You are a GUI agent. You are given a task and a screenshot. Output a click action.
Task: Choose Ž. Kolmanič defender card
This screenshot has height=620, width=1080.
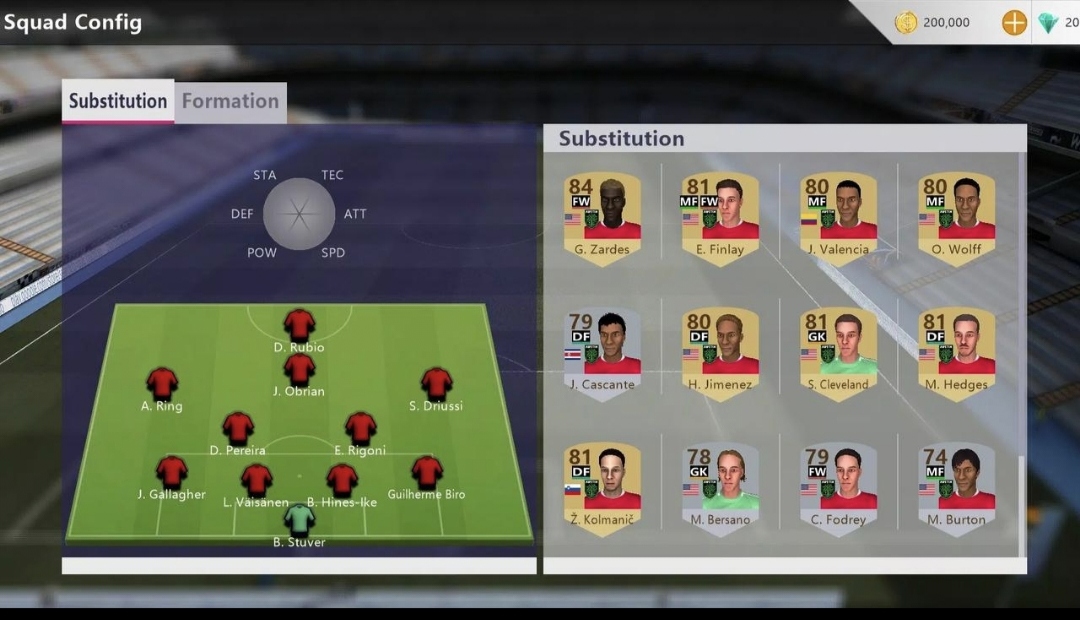[x=602, y=488]
